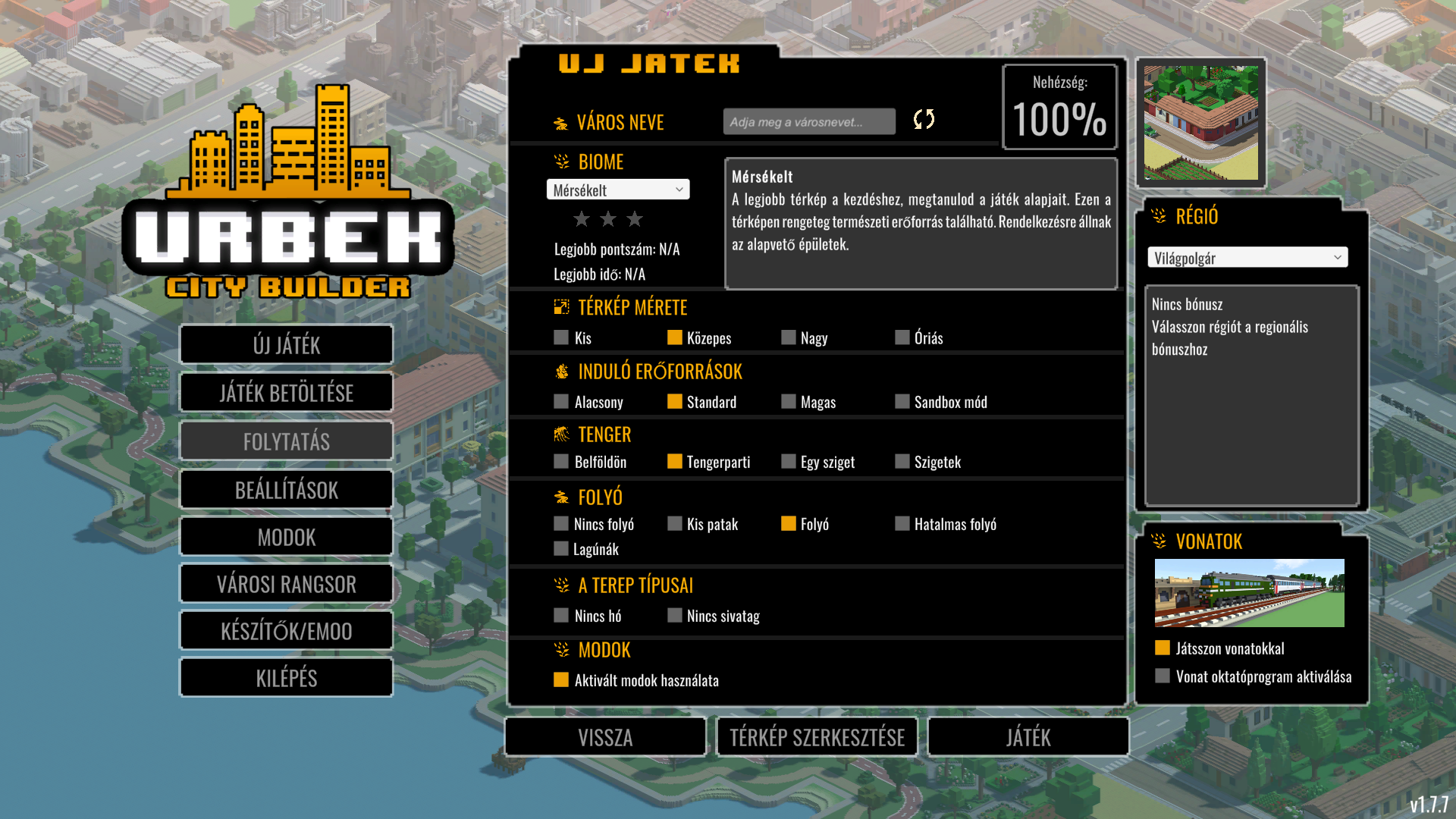1456x819 pixels.
Task: Toggle the Játsszon vonatokkal checkbox
Action: [x=1163, y=648]
